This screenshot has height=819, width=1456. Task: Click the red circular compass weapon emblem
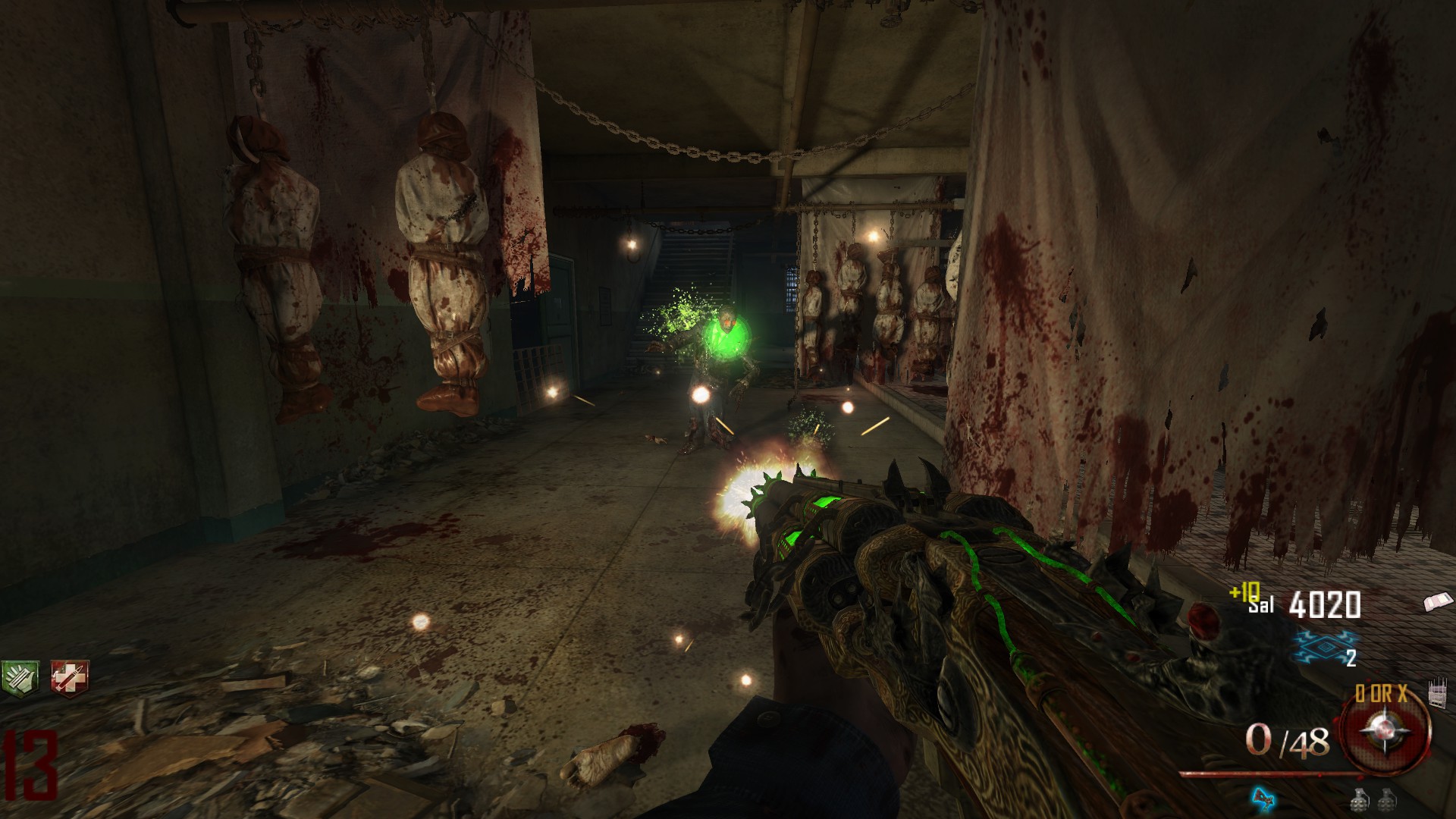(1385, 731)
